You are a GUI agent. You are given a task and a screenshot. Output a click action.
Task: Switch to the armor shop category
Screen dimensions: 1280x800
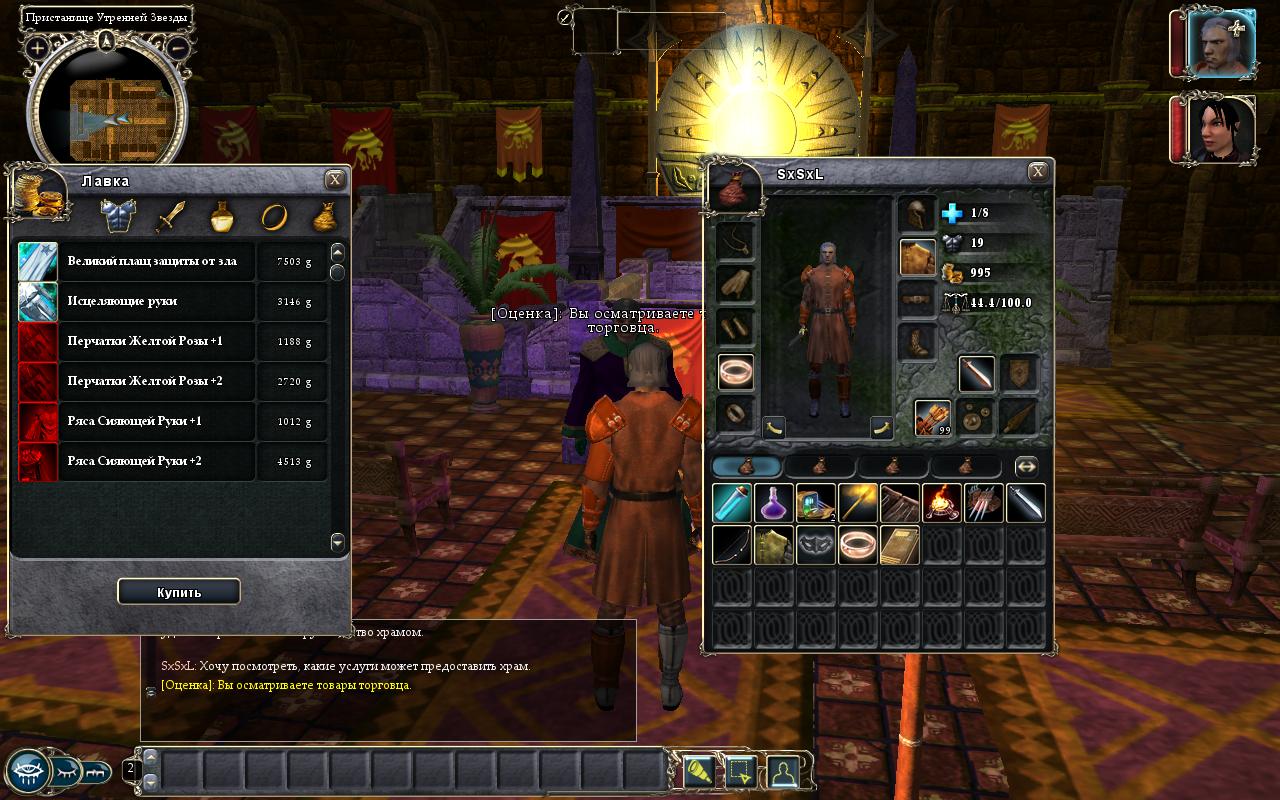(119, 215)
